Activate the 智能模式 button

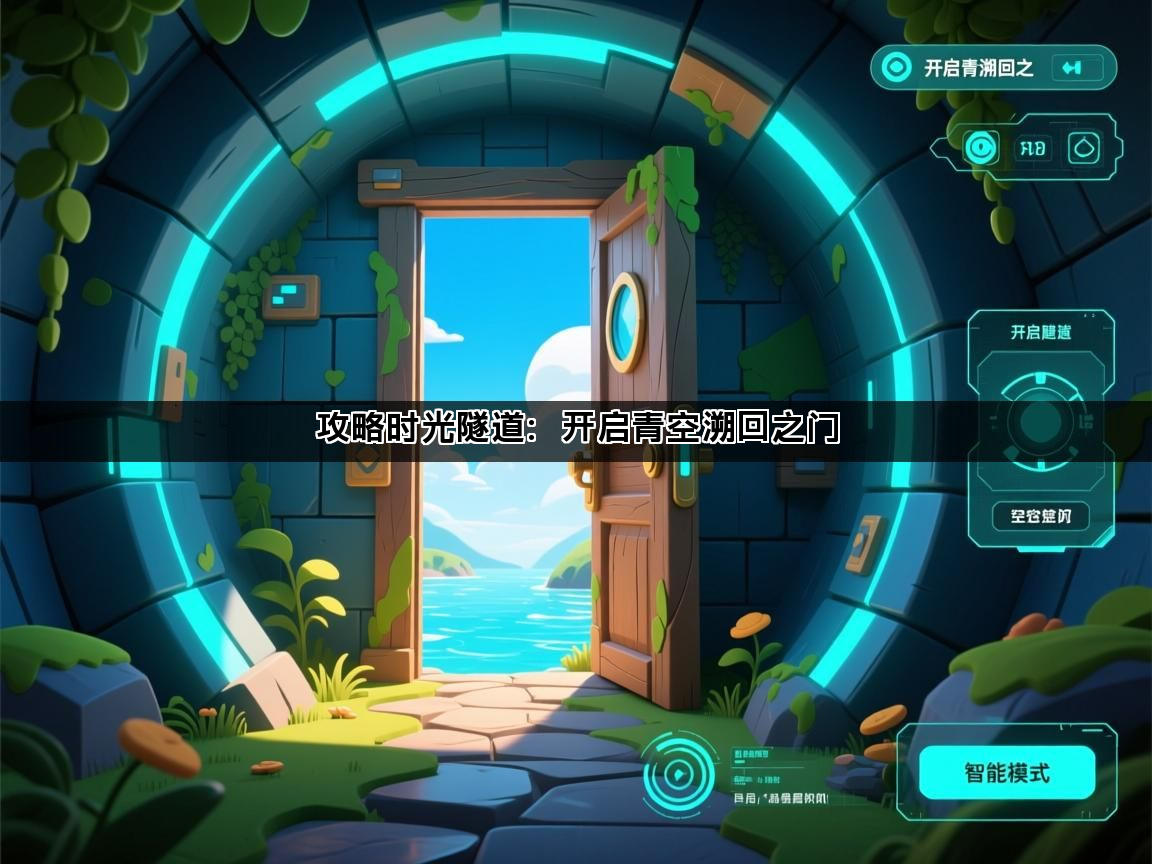1006,772
